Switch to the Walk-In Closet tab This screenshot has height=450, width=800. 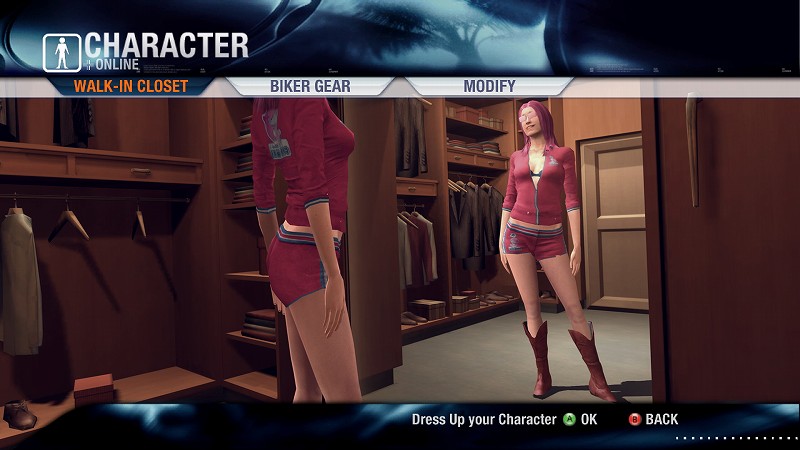[130, 86]
